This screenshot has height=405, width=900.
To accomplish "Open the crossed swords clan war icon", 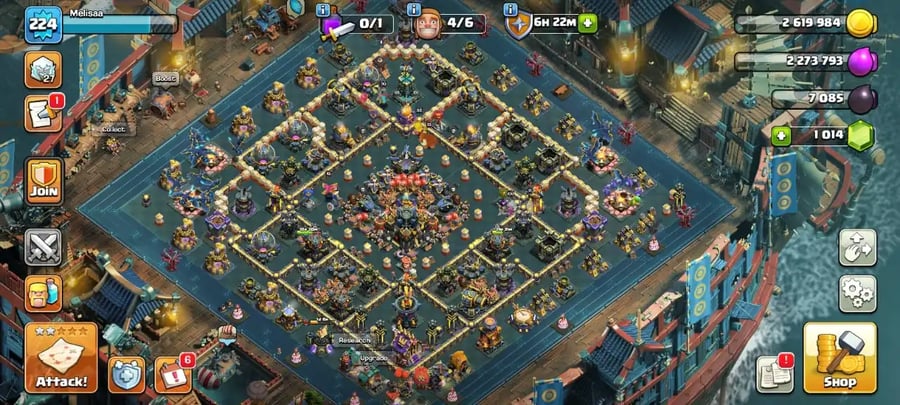I will [x=43, y=246].
